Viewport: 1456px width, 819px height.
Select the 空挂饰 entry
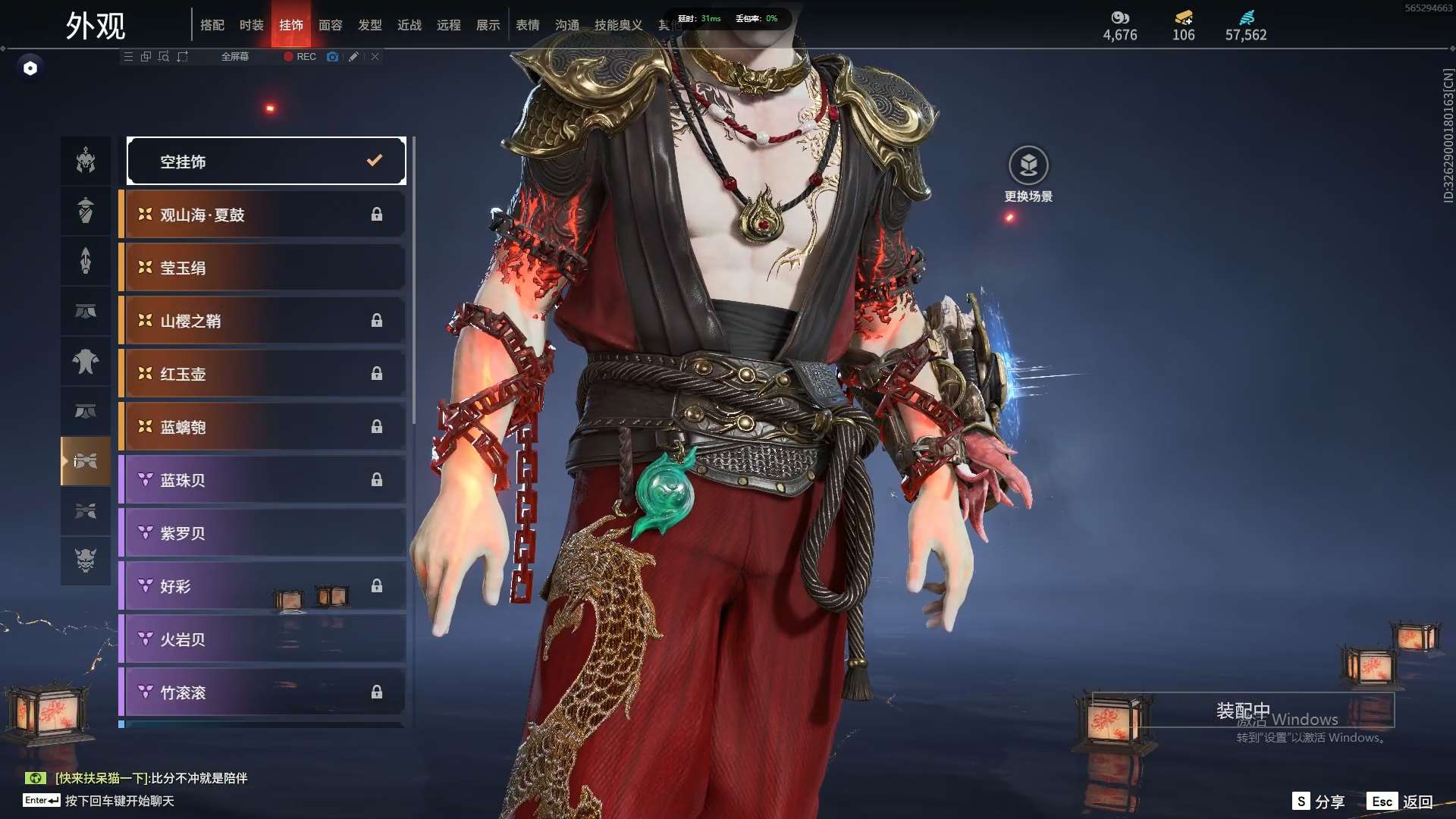(x=266, y=161)
